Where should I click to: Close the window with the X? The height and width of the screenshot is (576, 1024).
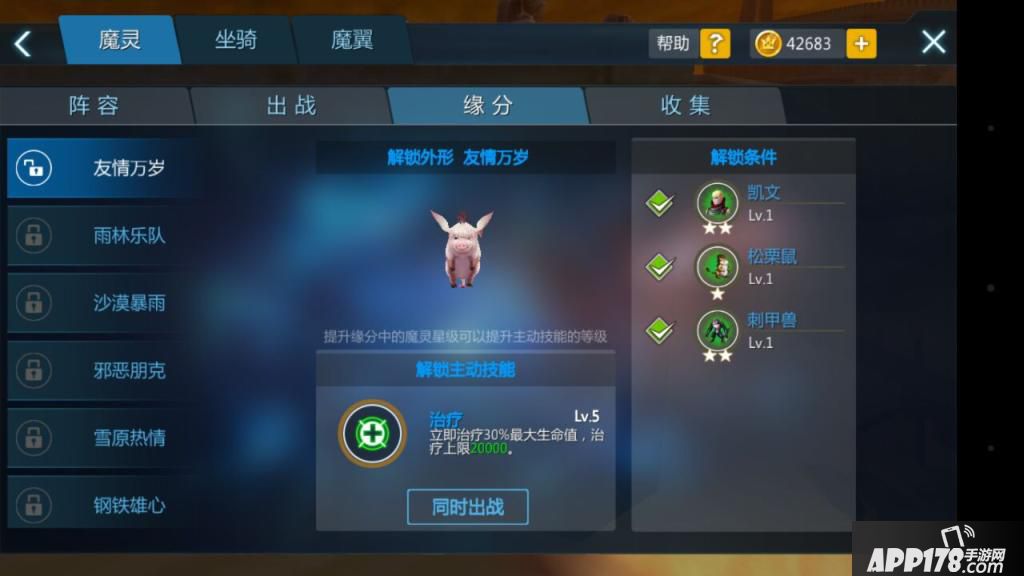coord(933,42)
